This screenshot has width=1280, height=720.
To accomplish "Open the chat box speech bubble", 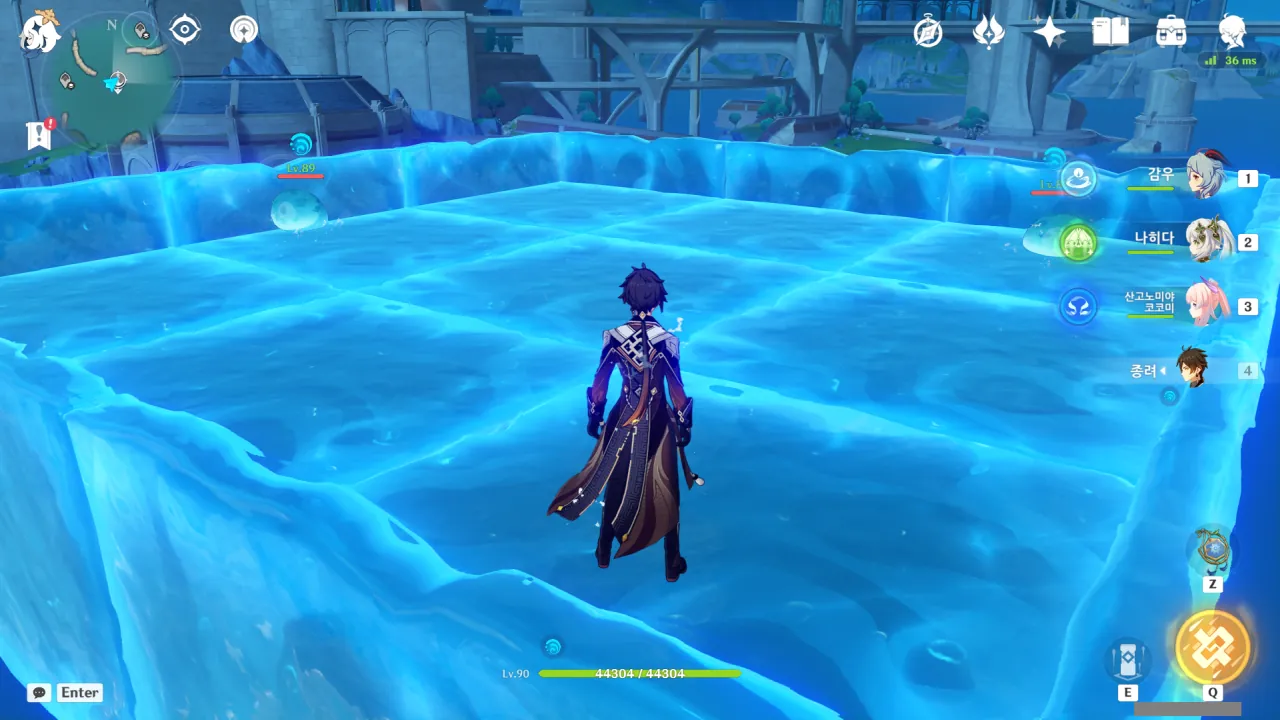I will click(39, 692).
